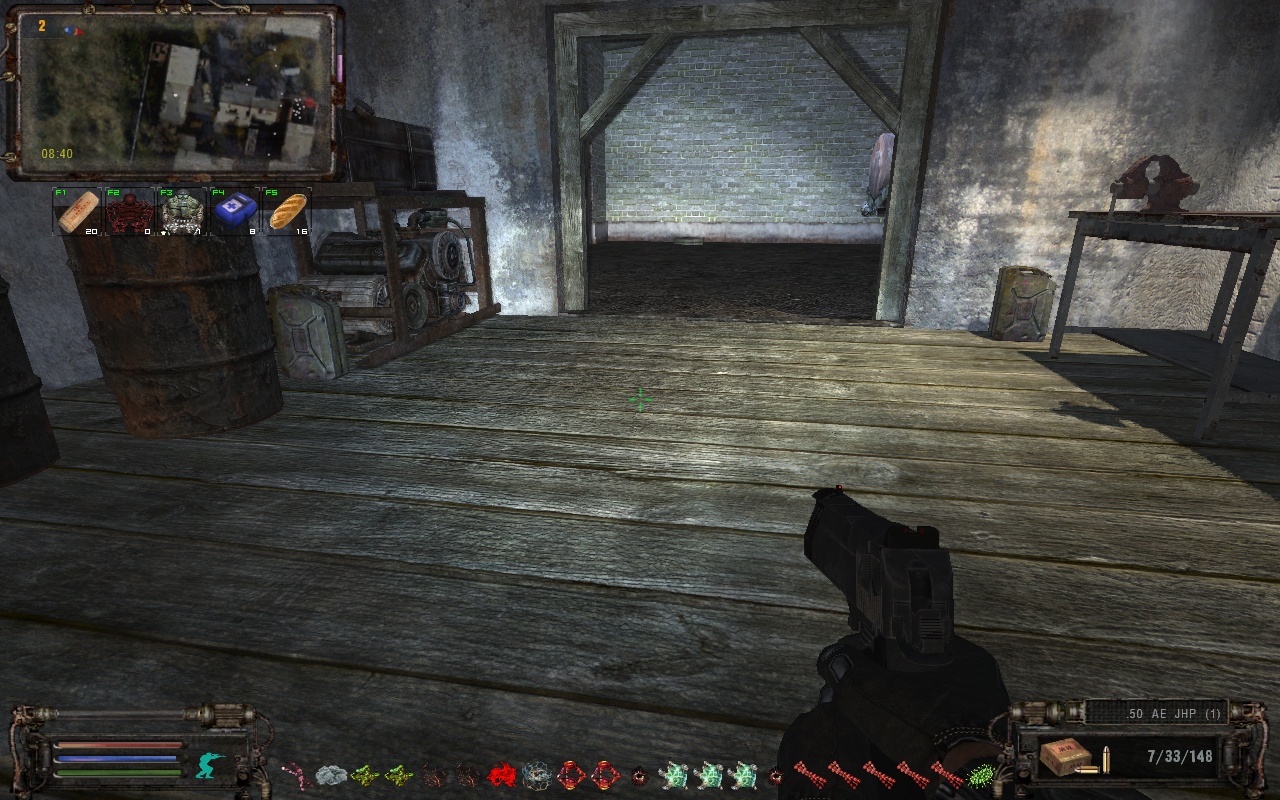
Task: Eat the bread loaf in slot F5
Action: (x=287, y=212)
